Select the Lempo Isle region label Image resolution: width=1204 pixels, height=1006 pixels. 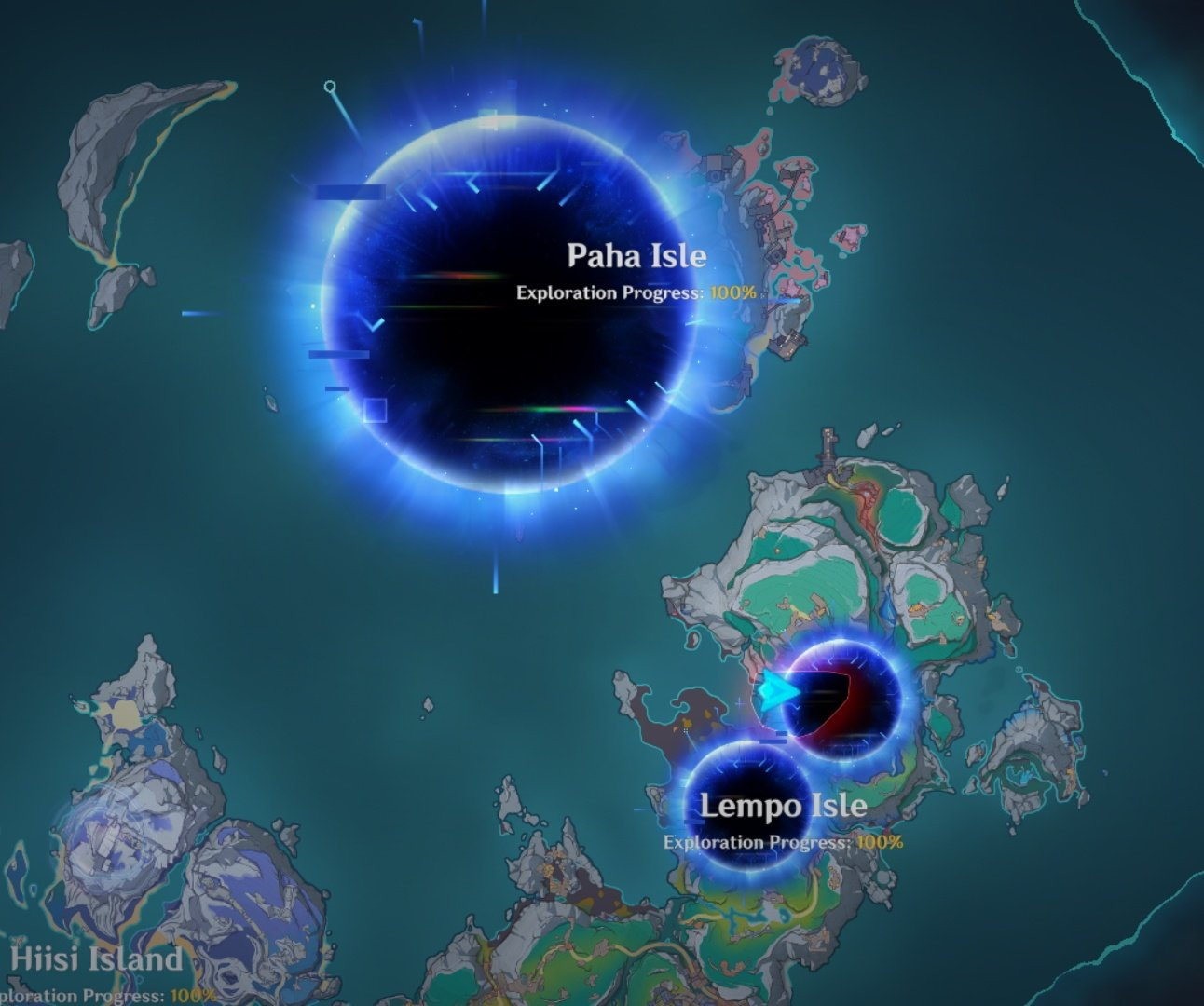point(783,806)
